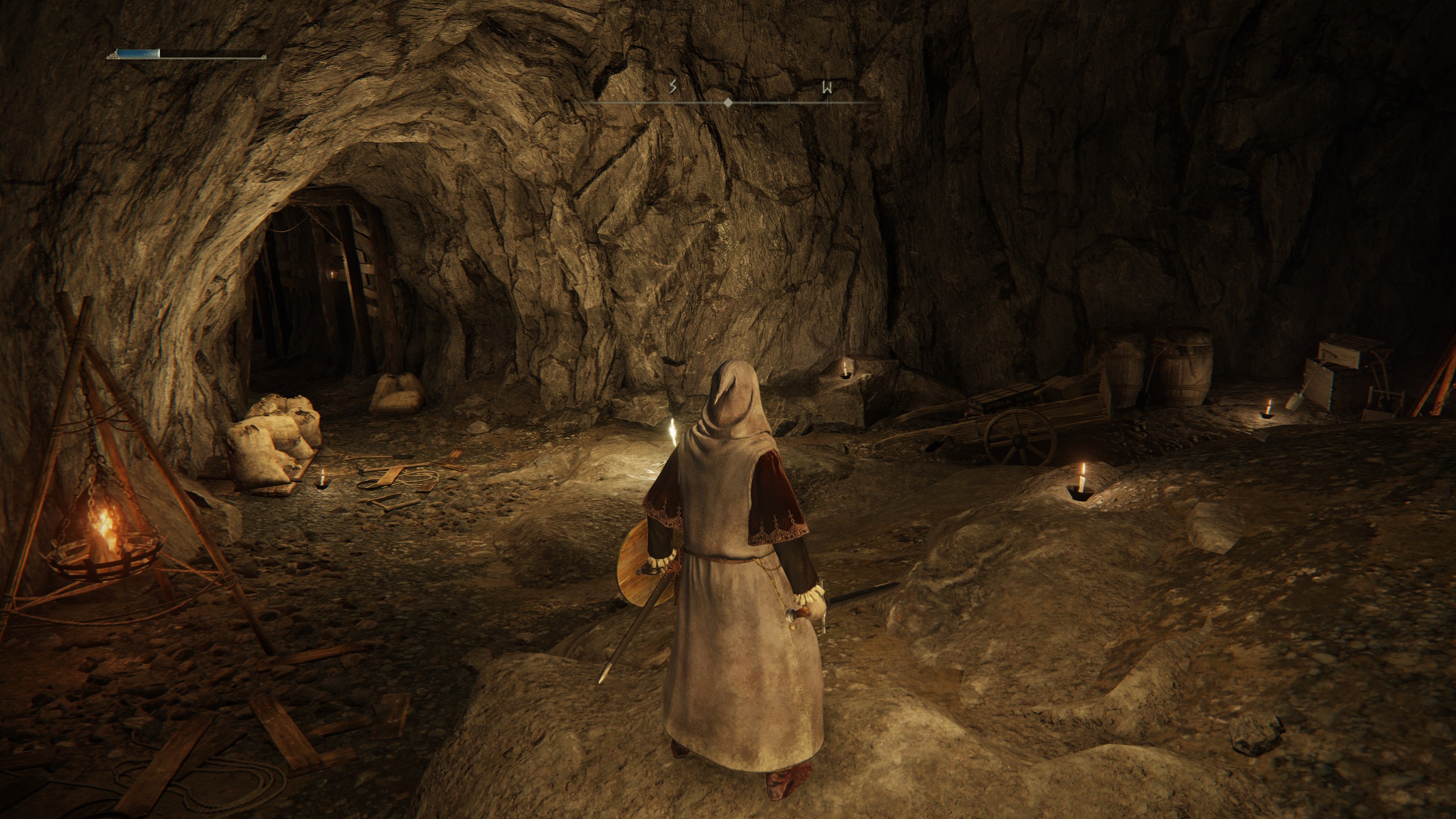
Task: Click the compass bar at top
Action: (728, 102)
